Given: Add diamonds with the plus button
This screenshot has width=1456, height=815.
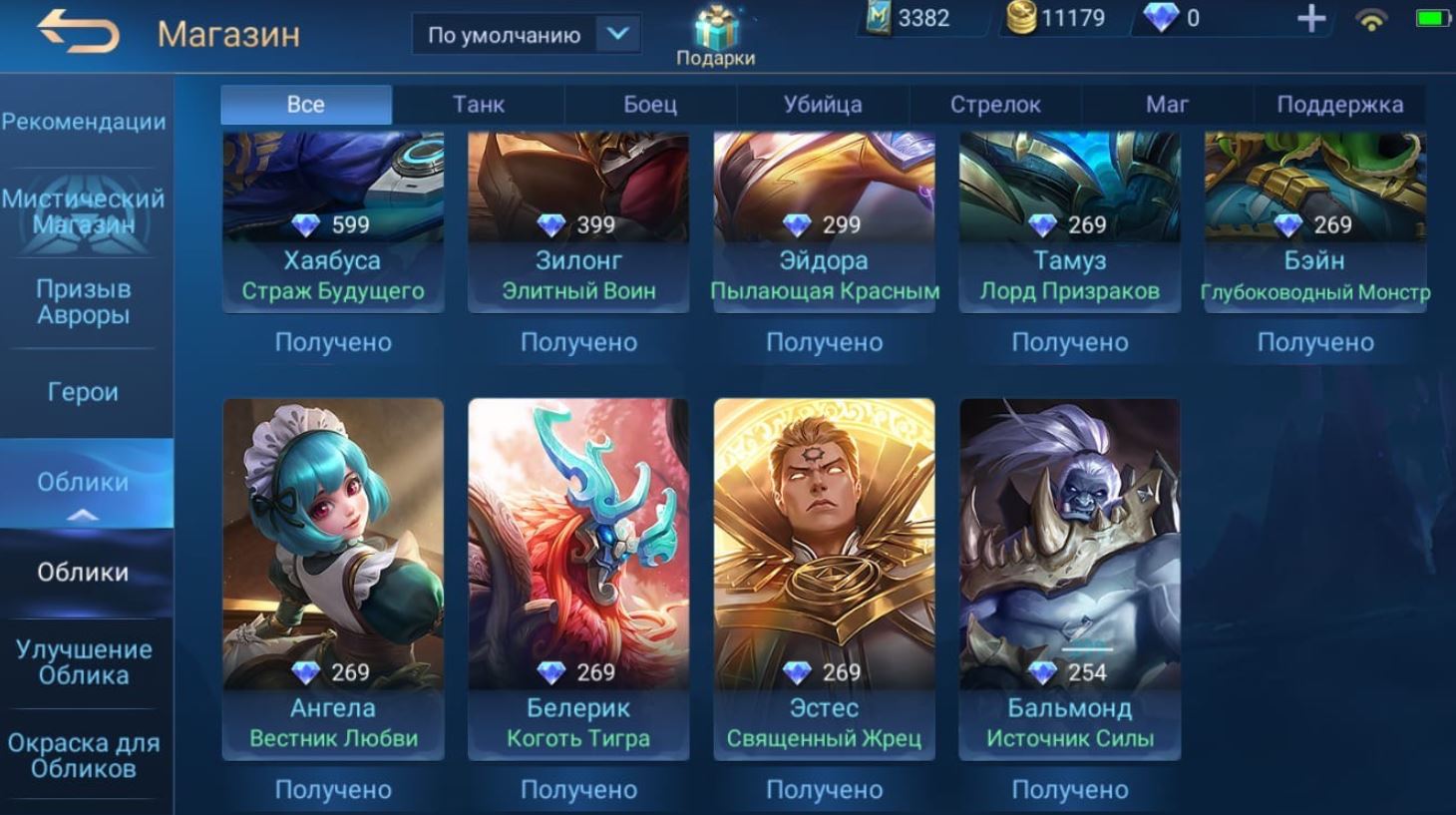Looking at the screenshot, I should [x=1310, y=19].
